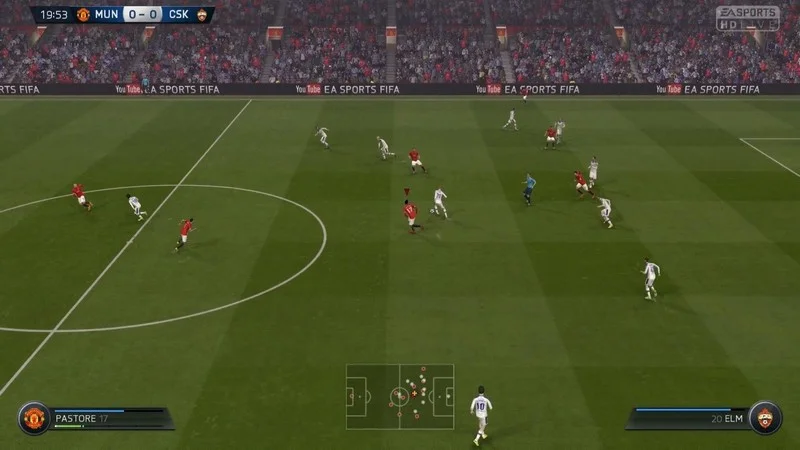Select the PASTORE 17 player name panel
800x450 pixels.
coord(105,417)
